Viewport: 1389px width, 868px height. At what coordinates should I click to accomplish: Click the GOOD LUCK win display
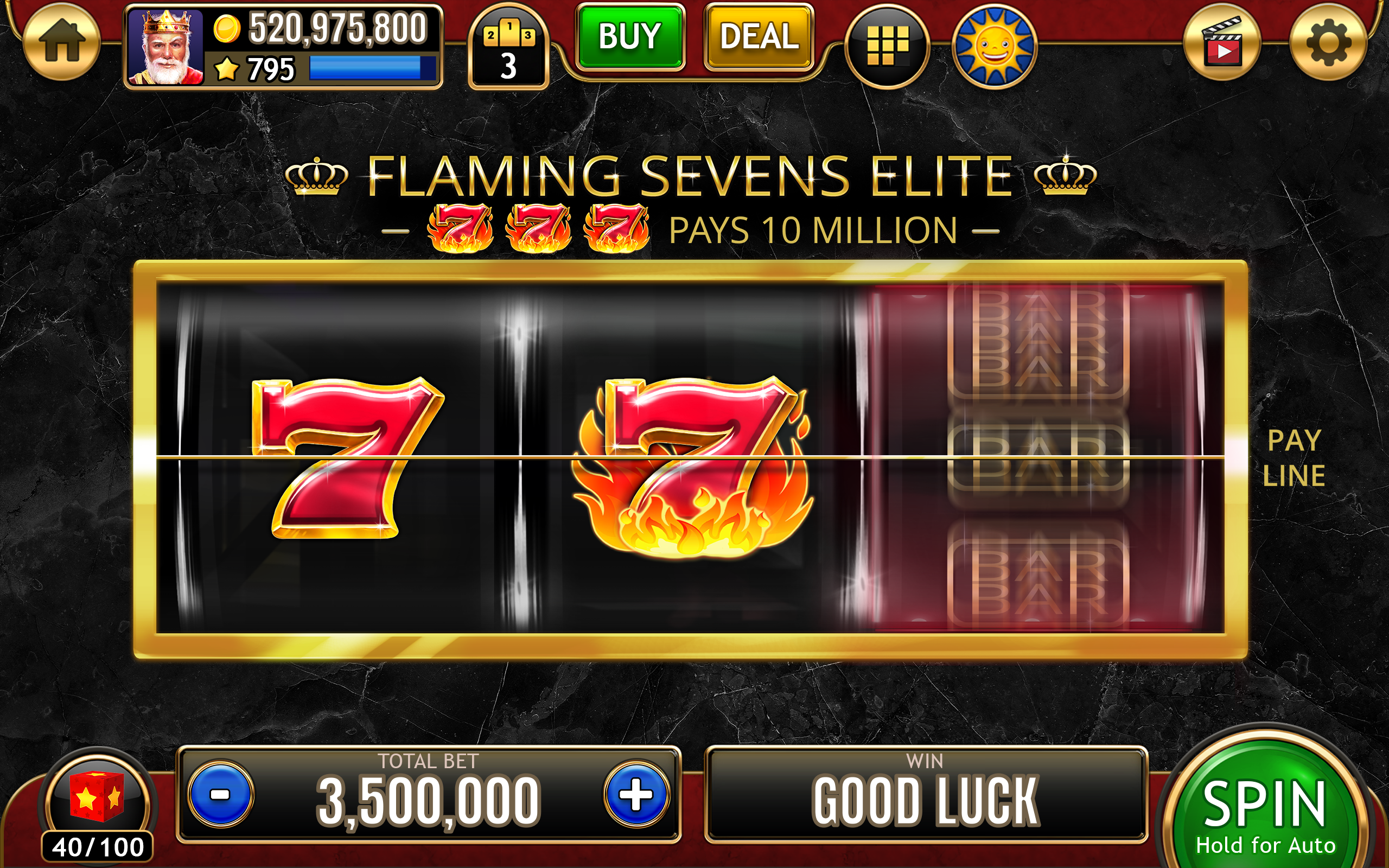click(926, 800)
